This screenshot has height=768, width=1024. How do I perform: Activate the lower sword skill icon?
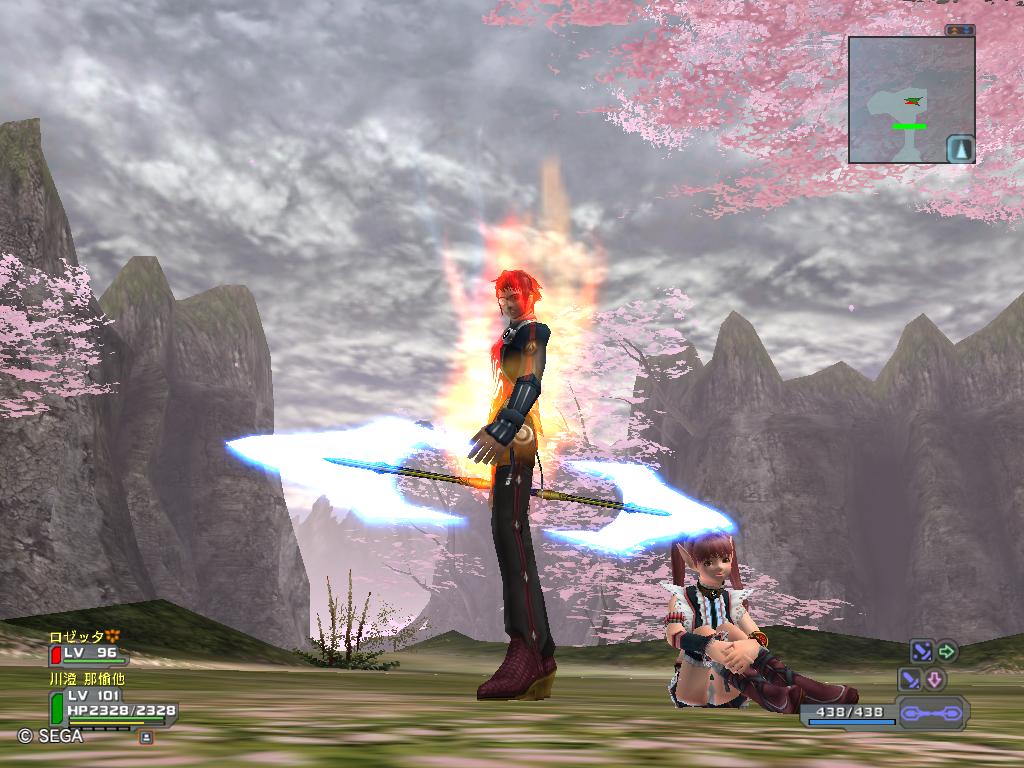910,680
